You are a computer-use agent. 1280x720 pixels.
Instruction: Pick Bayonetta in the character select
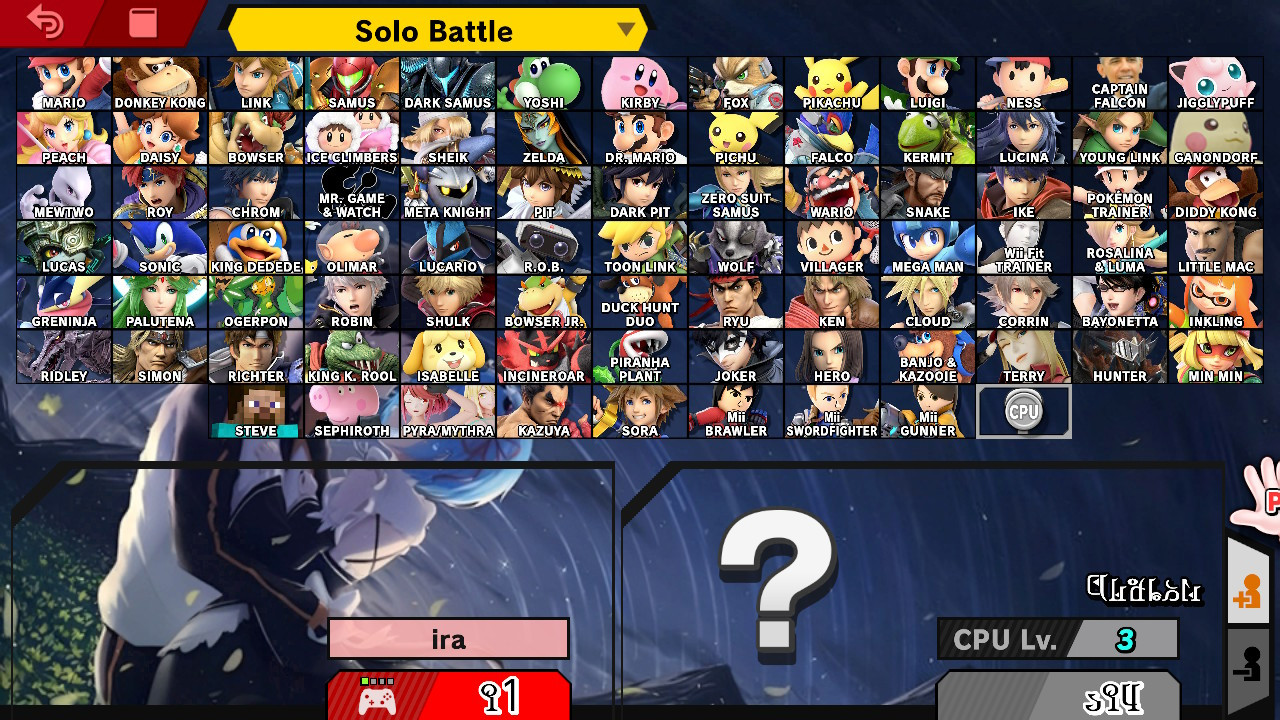tap(1119, 302)
